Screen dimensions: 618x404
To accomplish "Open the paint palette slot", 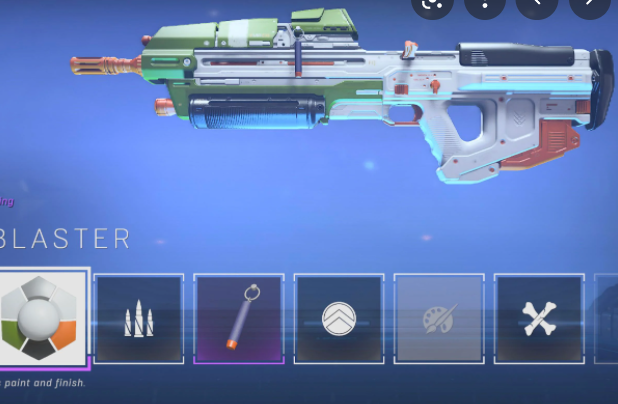I will coord(439,318).
